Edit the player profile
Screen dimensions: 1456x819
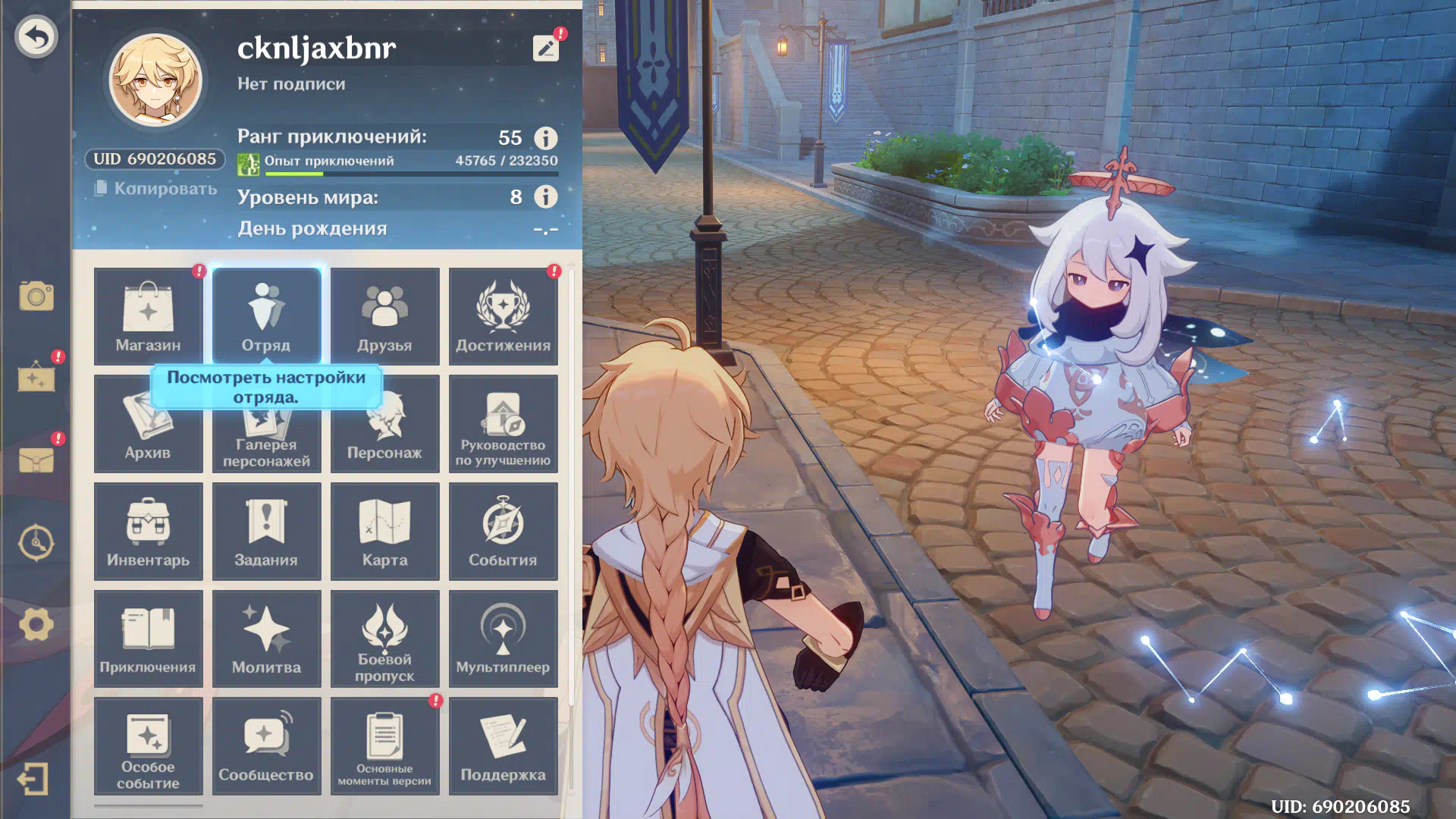coord(545,49)
